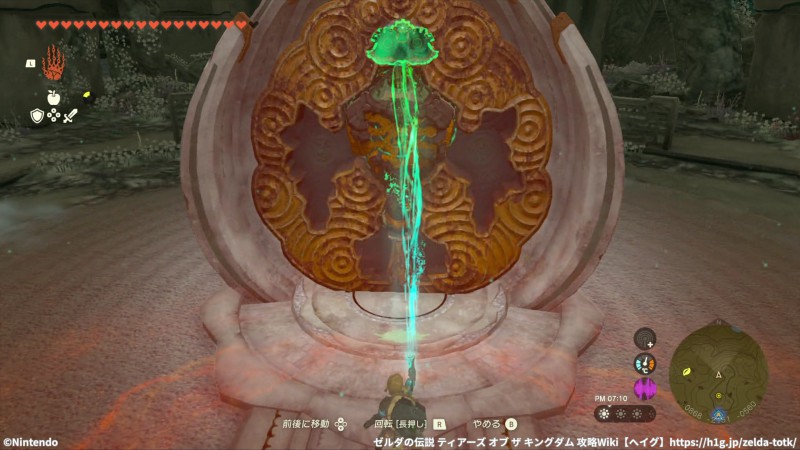Select the sword weapon icon
This screenshot has height=450, width=800.
(70, 116)
